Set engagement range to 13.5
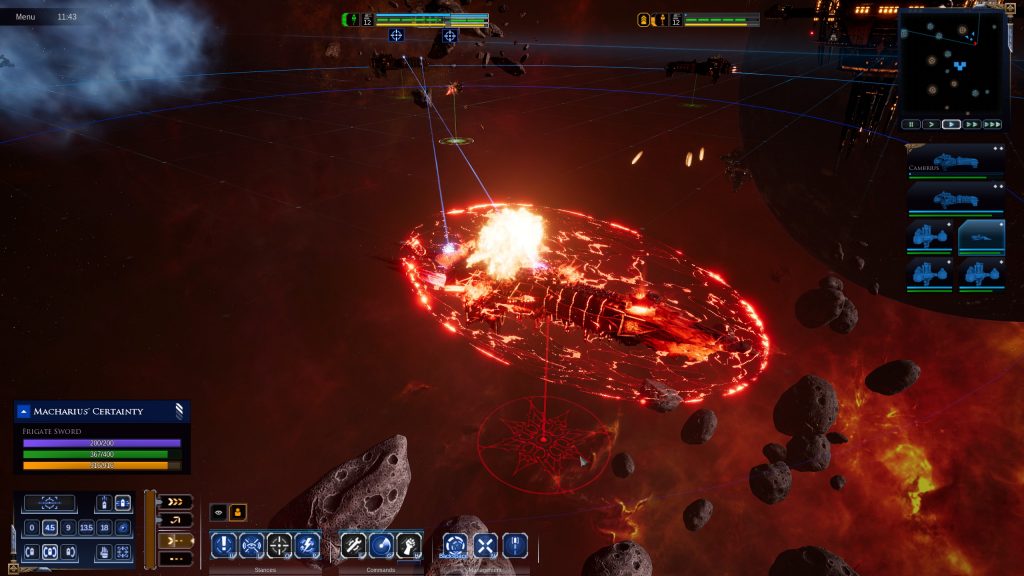This screenshot has height=576, width=1024. 86,527
